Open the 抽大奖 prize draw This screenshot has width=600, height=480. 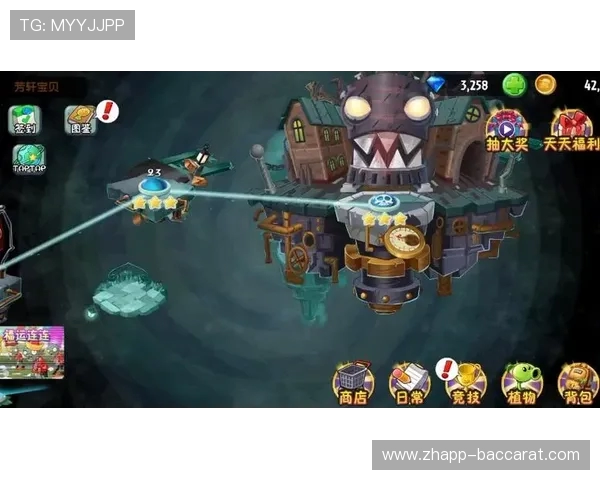tap(506, 130)
